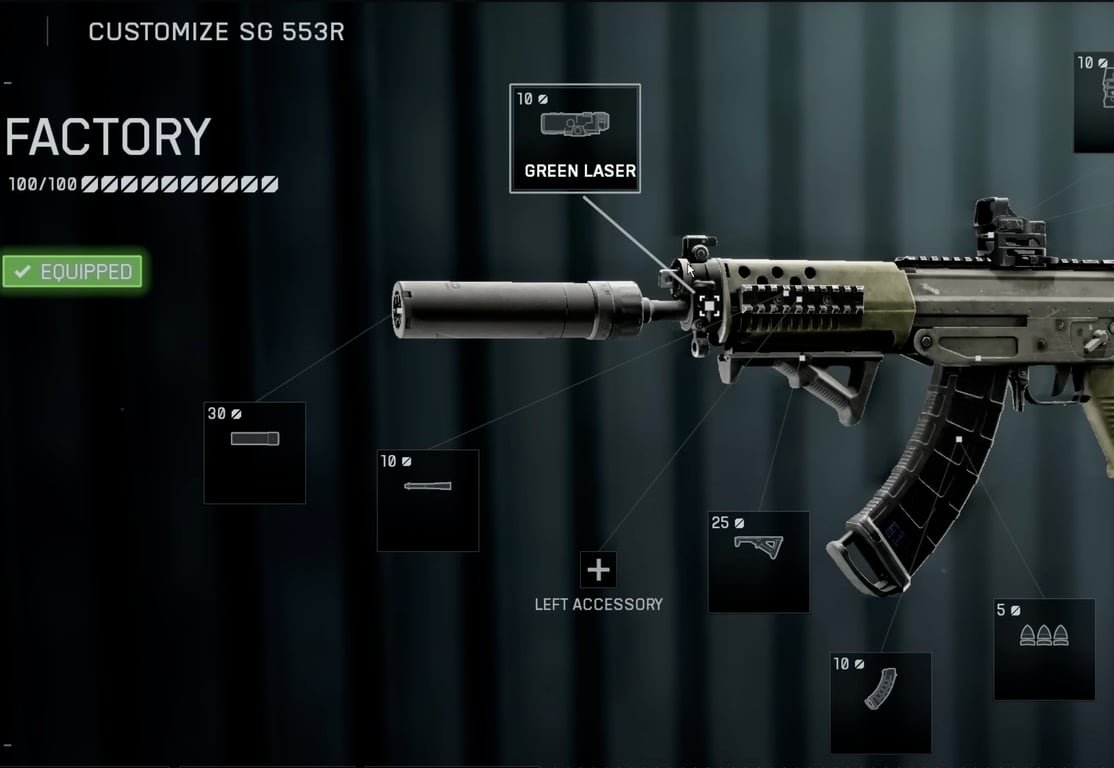Click the green Equipped button
1114x768 pixels.
click(x=73, y=271)
